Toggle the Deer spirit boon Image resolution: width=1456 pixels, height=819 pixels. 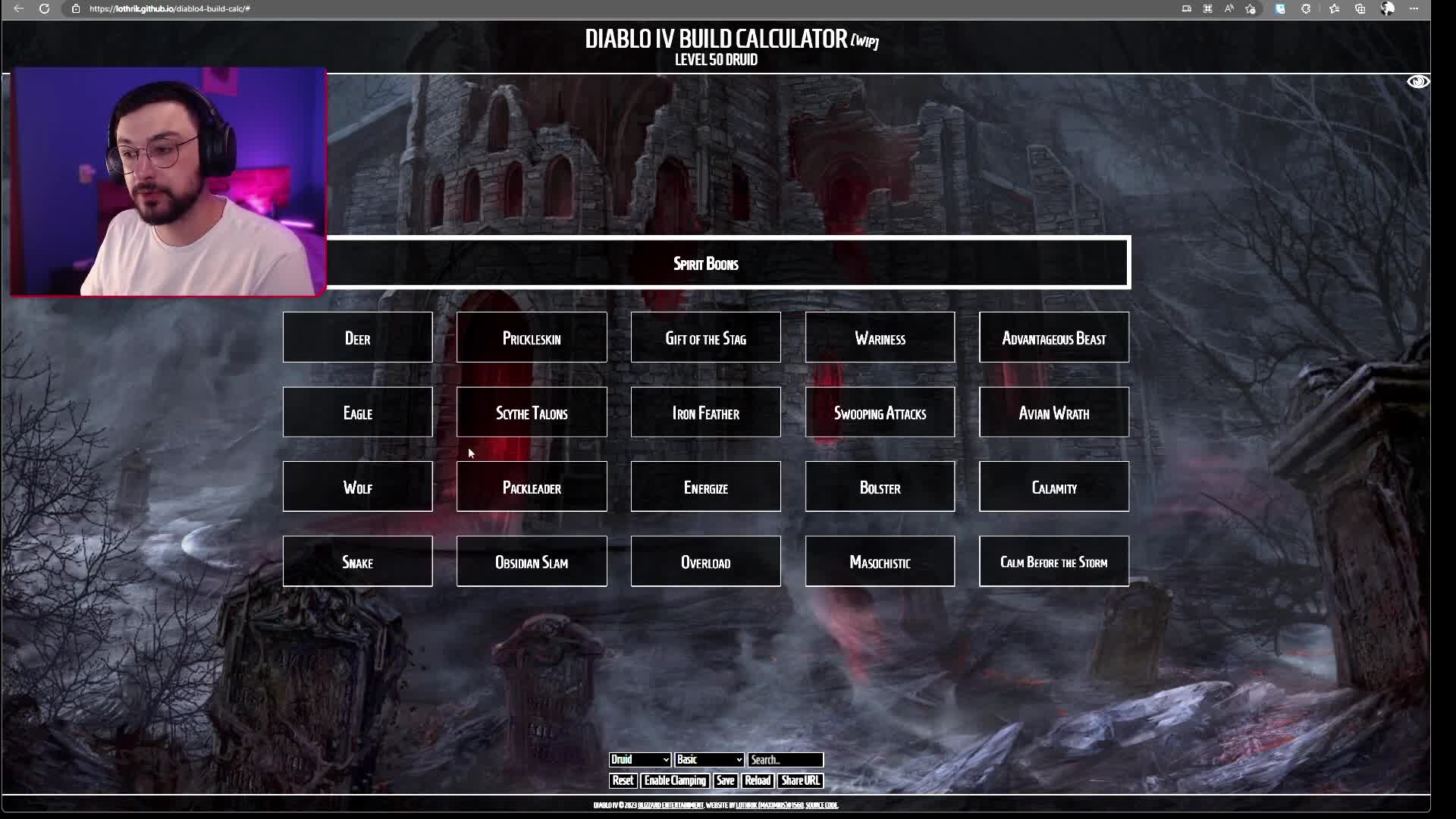[x=357, y=338]
